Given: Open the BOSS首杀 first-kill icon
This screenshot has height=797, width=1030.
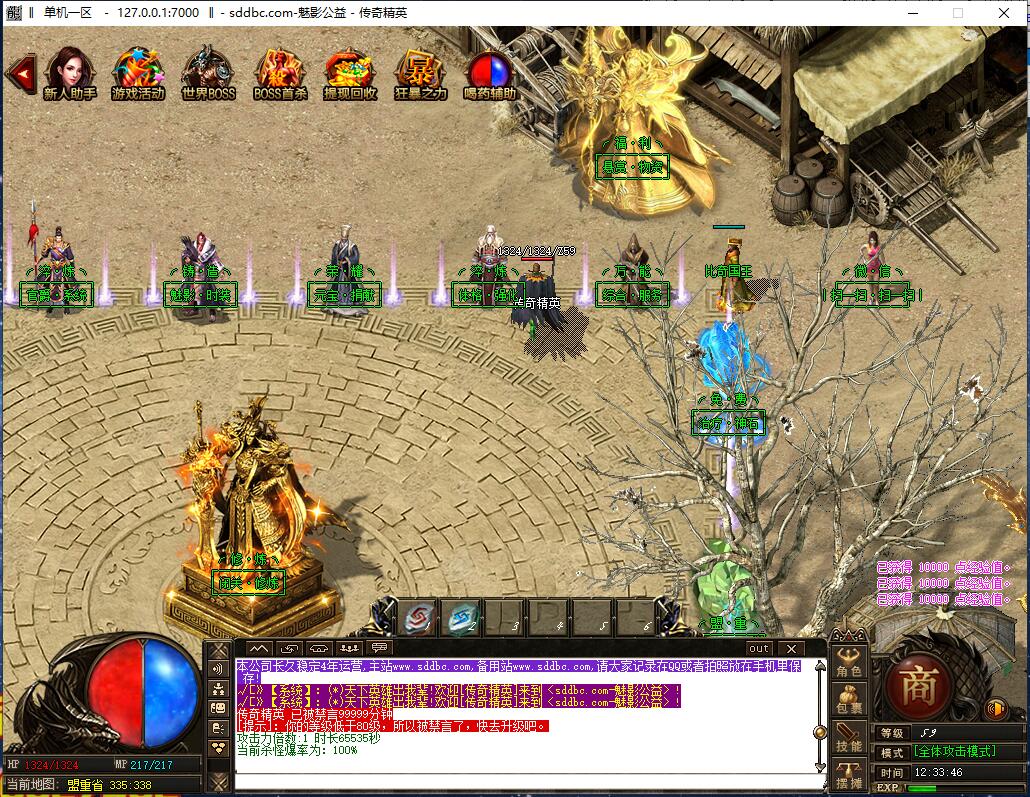Looking at the screenshot, I should (280, 71).
